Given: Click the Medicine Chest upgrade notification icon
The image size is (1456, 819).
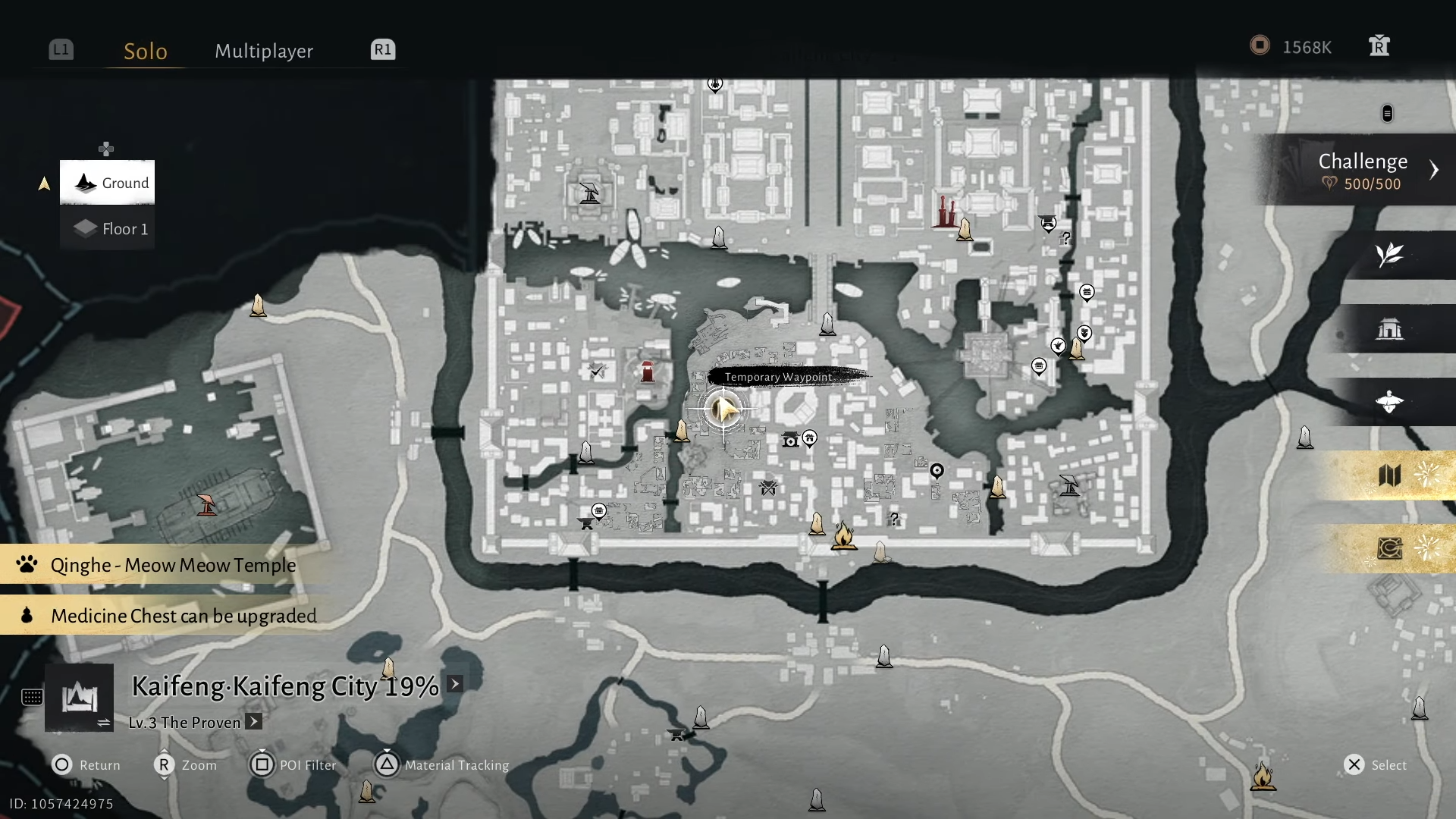Looking at the screenshot, I should tap(26, 616).
